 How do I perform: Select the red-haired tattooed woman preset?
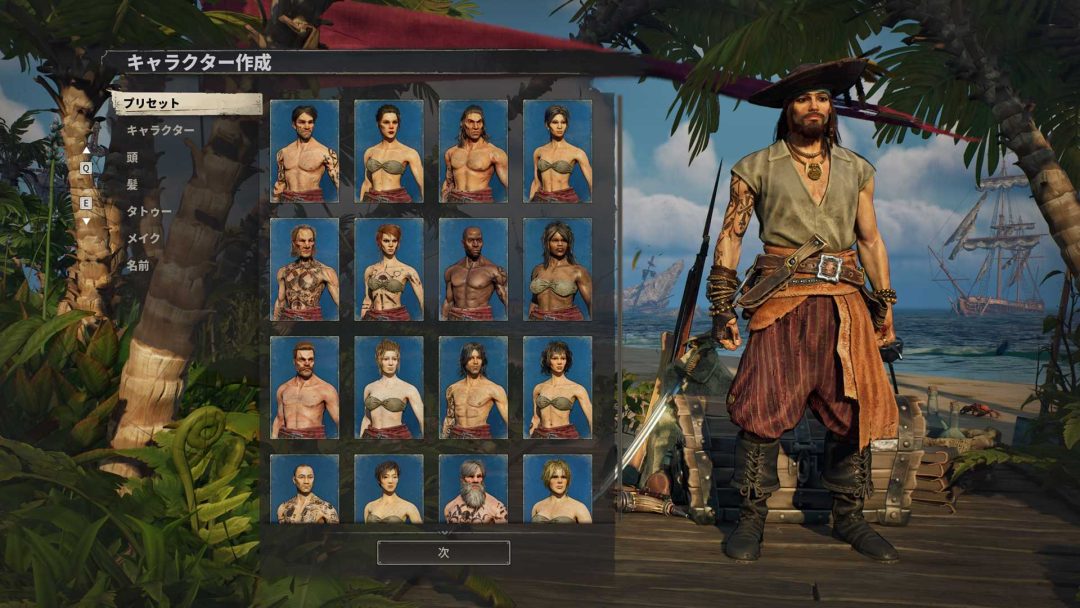tap(388, 269)
